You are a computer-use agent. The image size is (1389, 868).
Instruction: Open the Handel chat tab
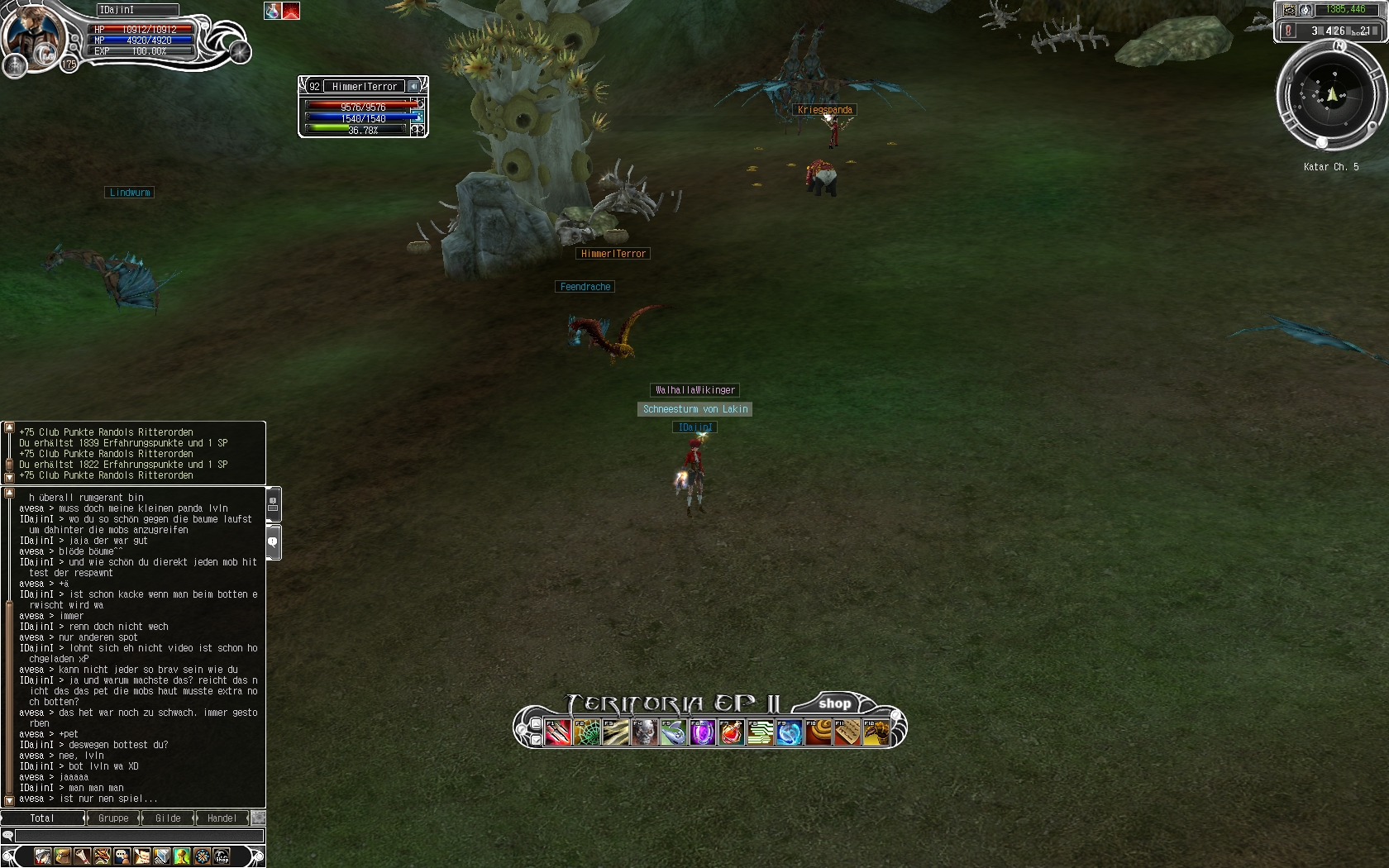pos(222,818)
